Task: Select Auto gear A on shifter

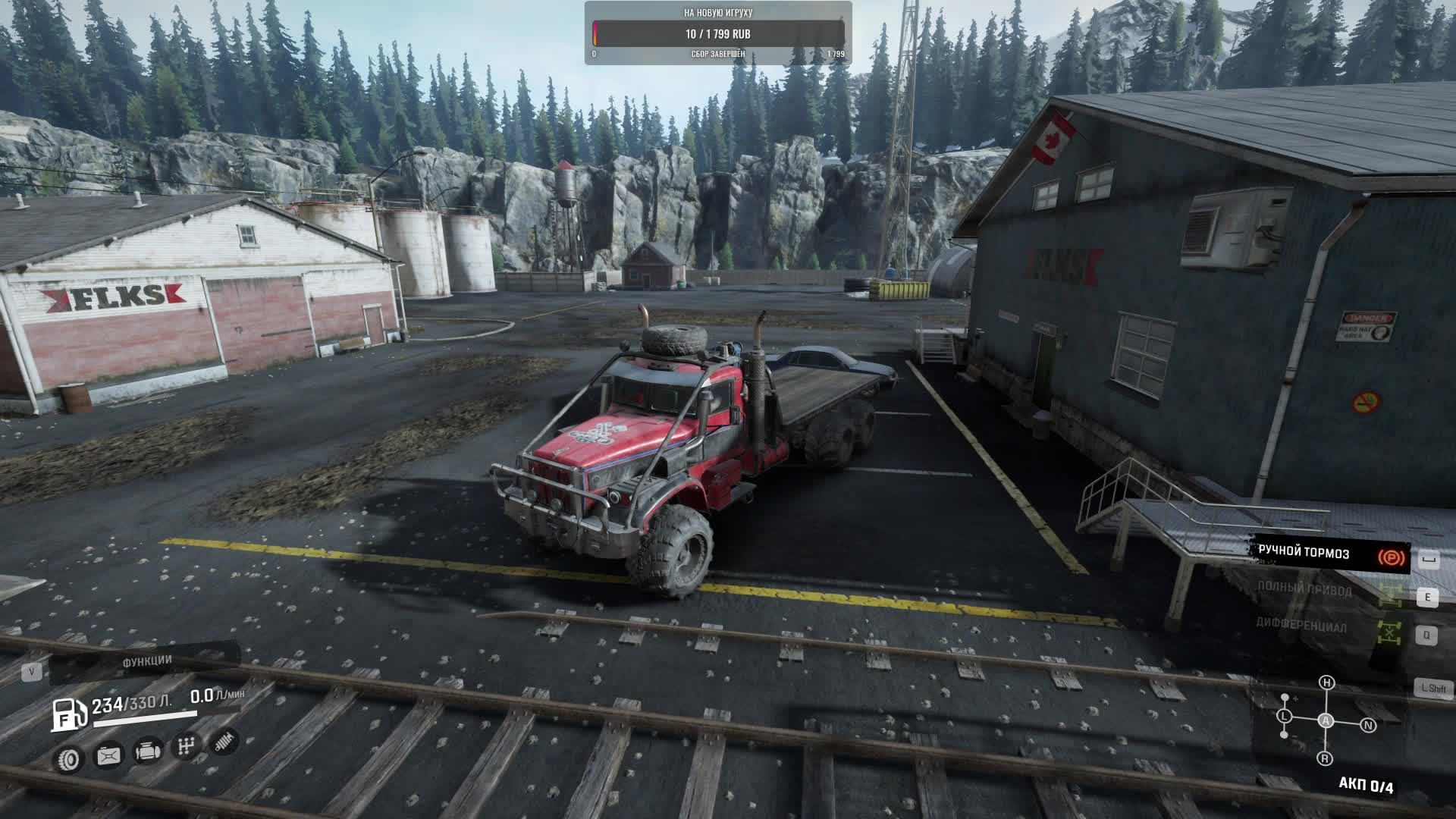Action: 1326,721
